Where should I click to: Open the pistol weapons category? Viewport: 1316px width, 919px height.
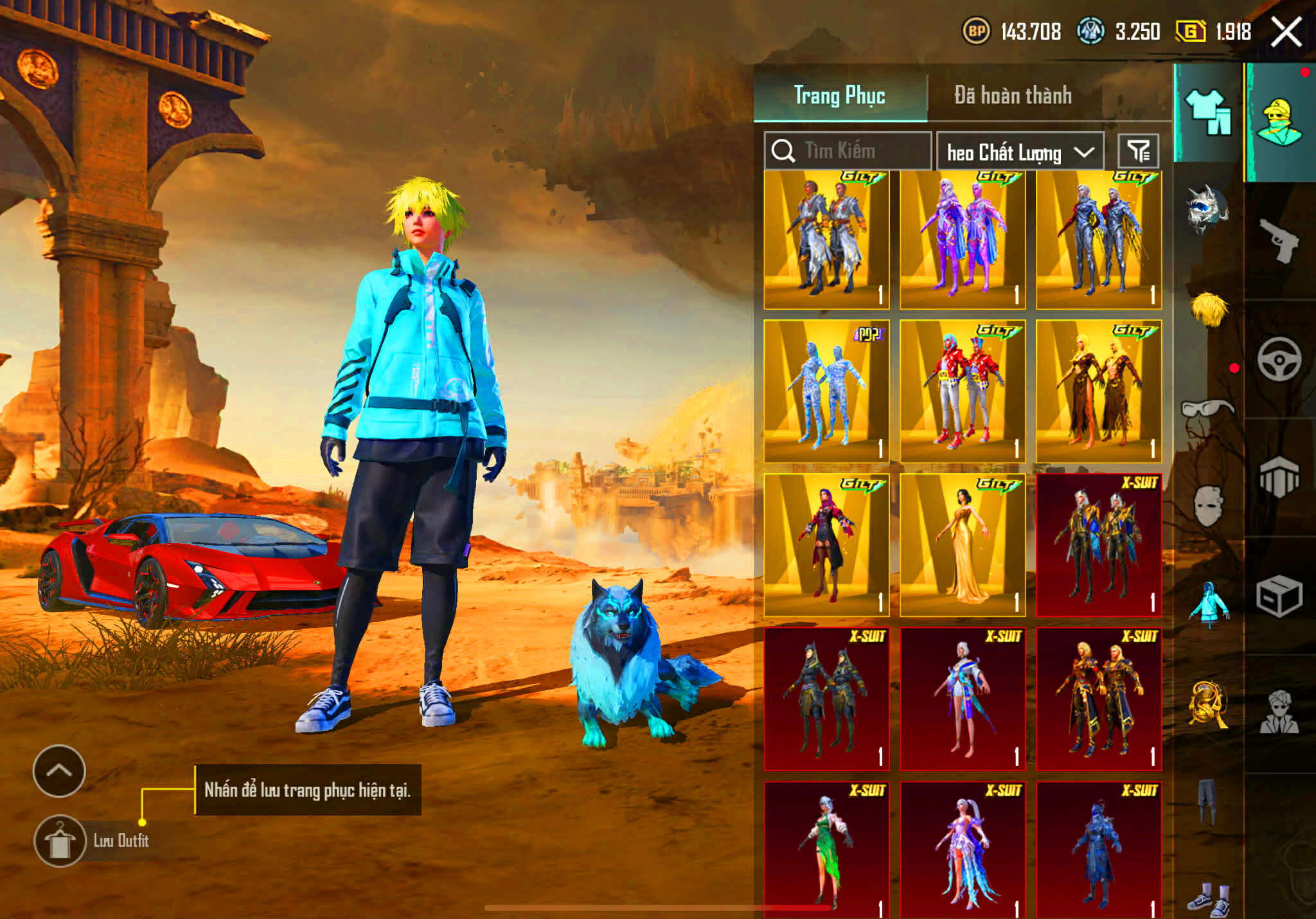1279,240
